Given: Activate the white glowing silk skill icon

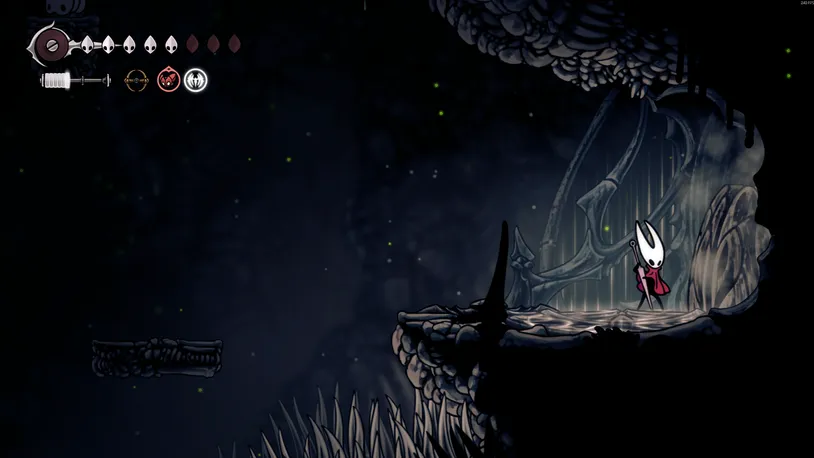Looking at the screenshot, I should pyautogui.click(x=196, y=79).
